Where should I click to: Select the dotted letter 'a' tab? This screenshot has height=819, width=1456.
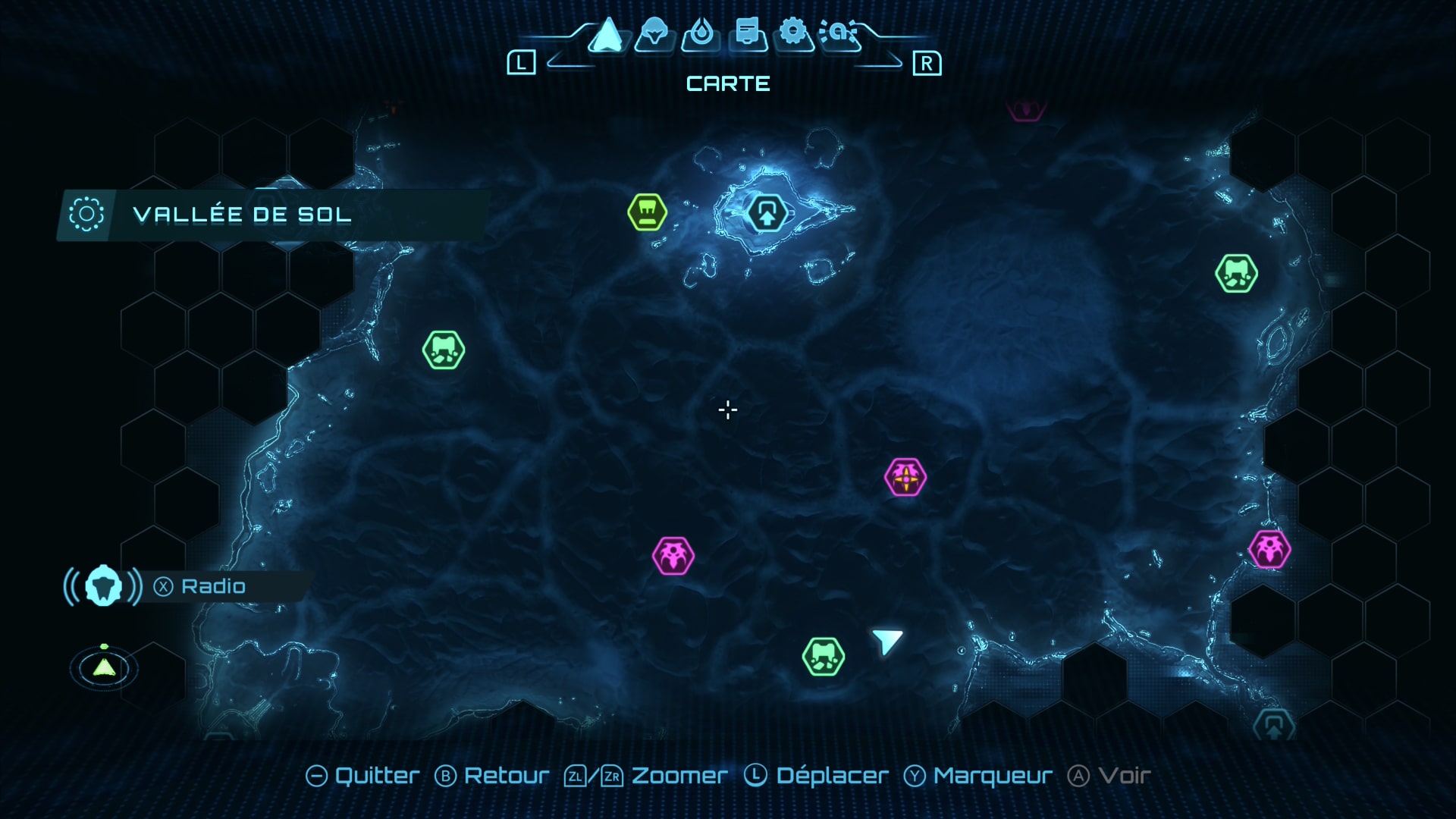pyautogui.click(x=839, y=33)
